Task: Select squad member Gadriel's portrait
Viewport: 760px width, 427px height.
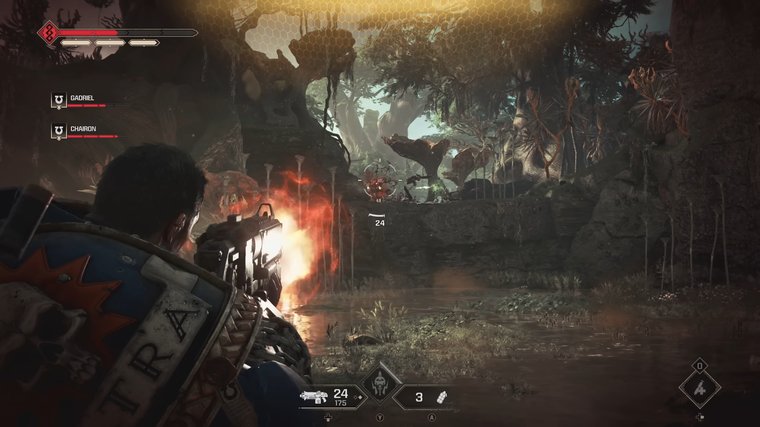Action: pyautogui.click(x=58, y=100)
